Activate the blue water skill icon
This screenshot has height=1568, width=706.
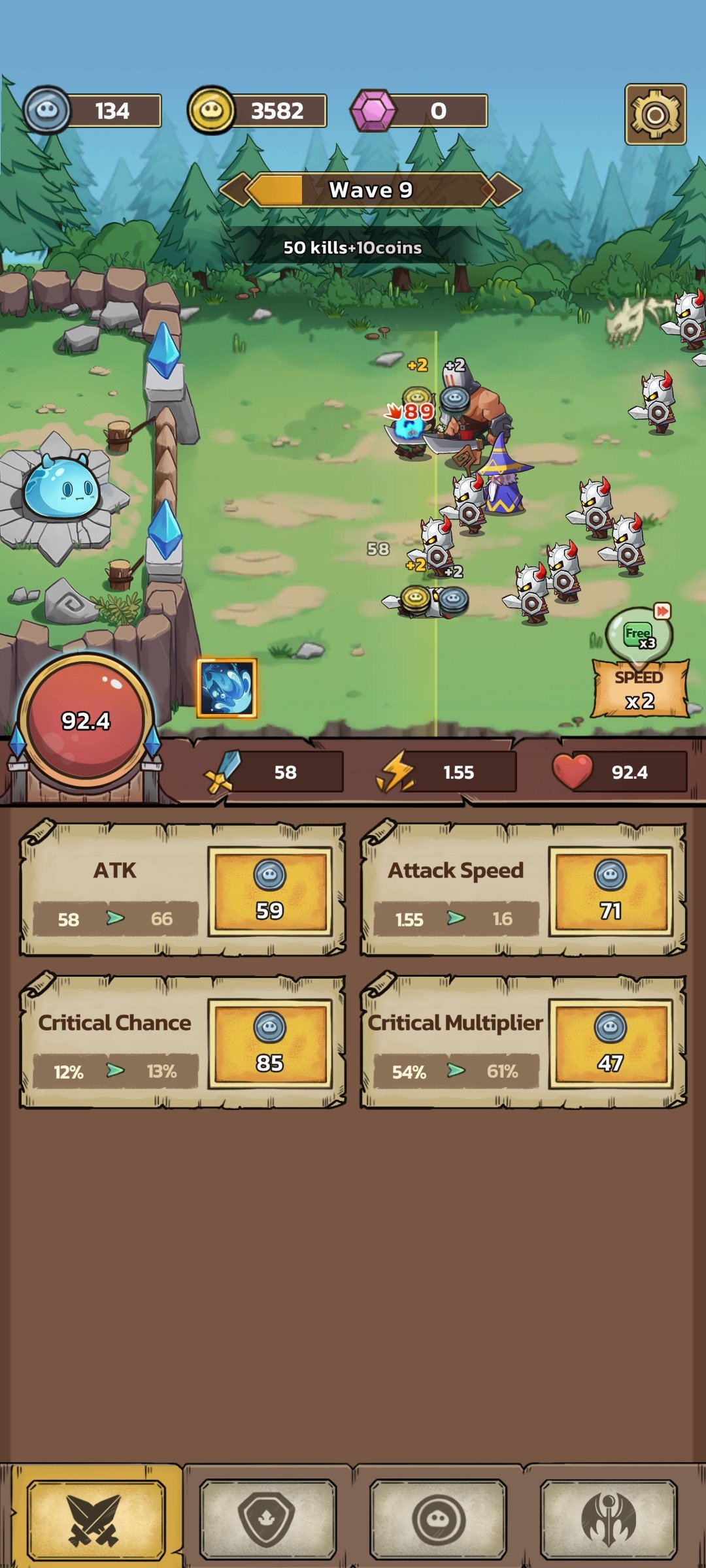tap(227, 688)
